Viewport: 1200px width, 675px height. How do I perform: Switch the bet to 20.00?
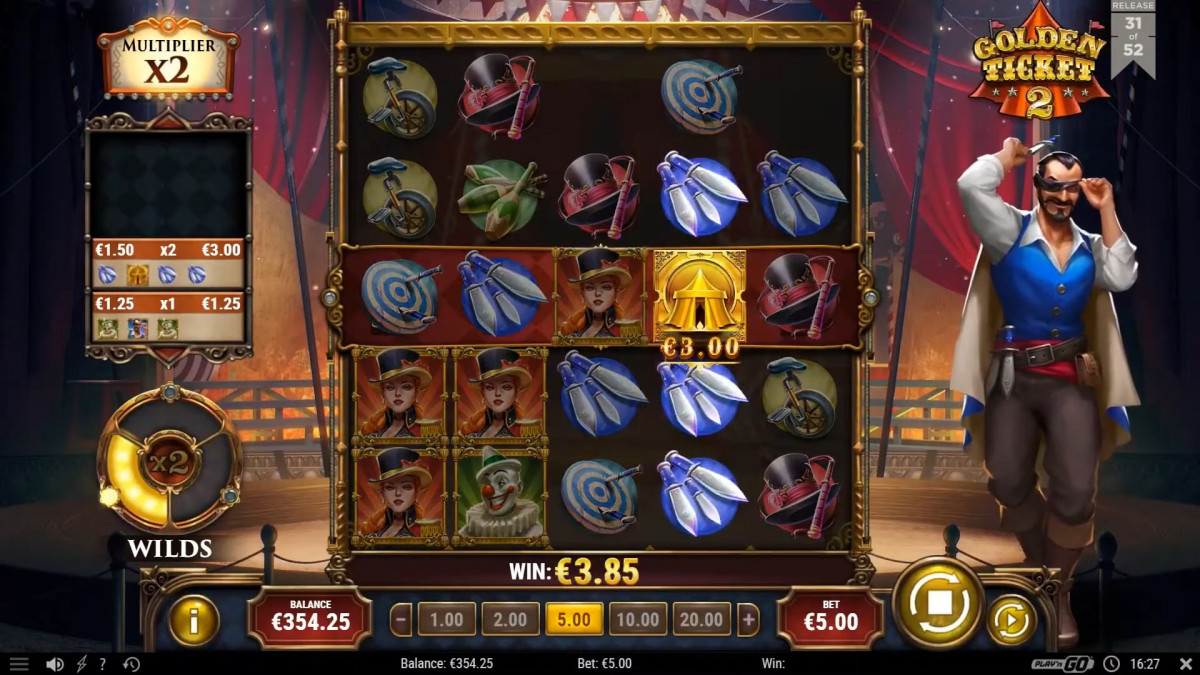(x=701, y=620)
